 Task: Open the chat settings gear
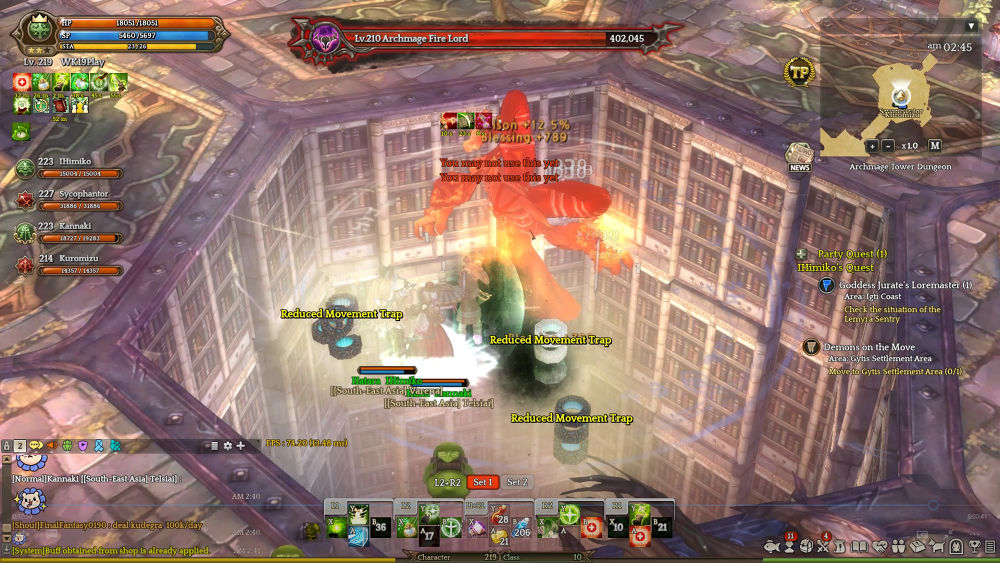(227, 445)
